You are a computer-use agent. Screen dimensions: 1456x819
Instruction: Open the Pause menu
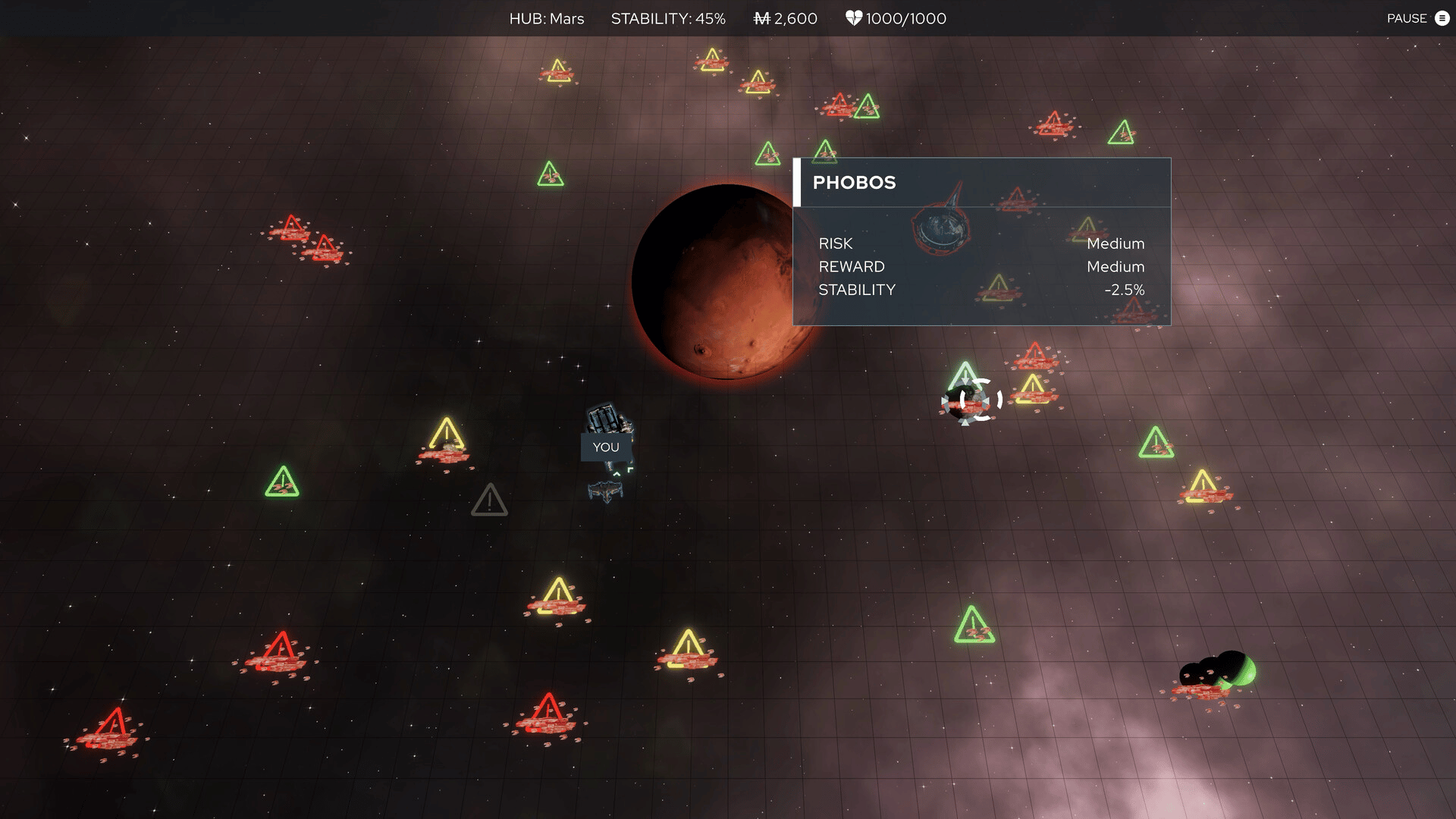coord(1417,18)
